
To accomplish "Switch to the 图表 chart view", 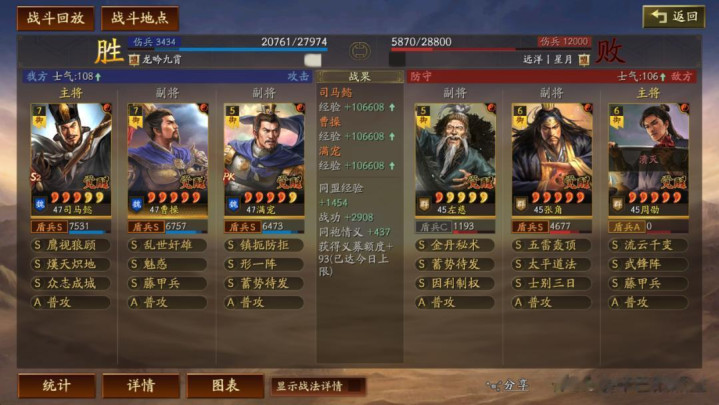I will [x=225, y=385].
